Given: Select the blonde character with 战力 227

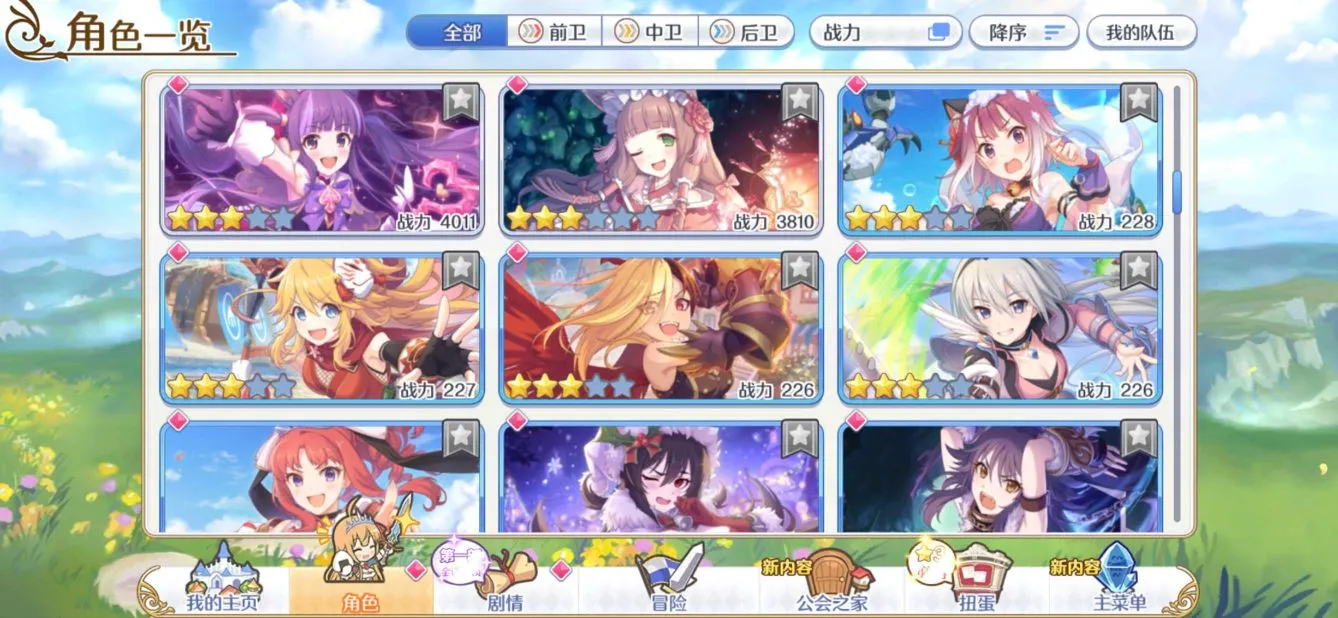Looking at the screenshot, I should tap(322, 327).
